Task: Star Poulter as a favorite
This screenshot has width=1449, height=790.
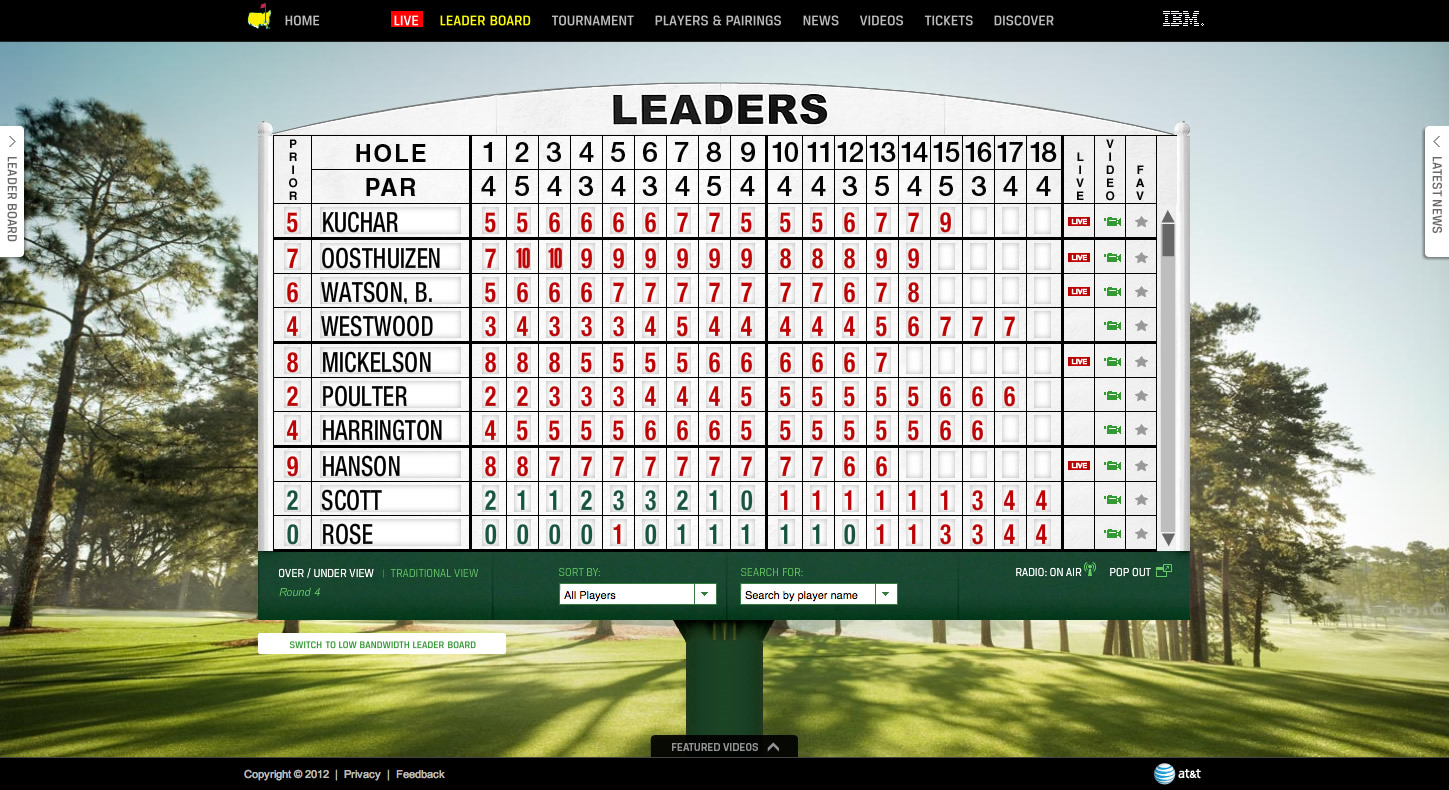Action: 1140,395
